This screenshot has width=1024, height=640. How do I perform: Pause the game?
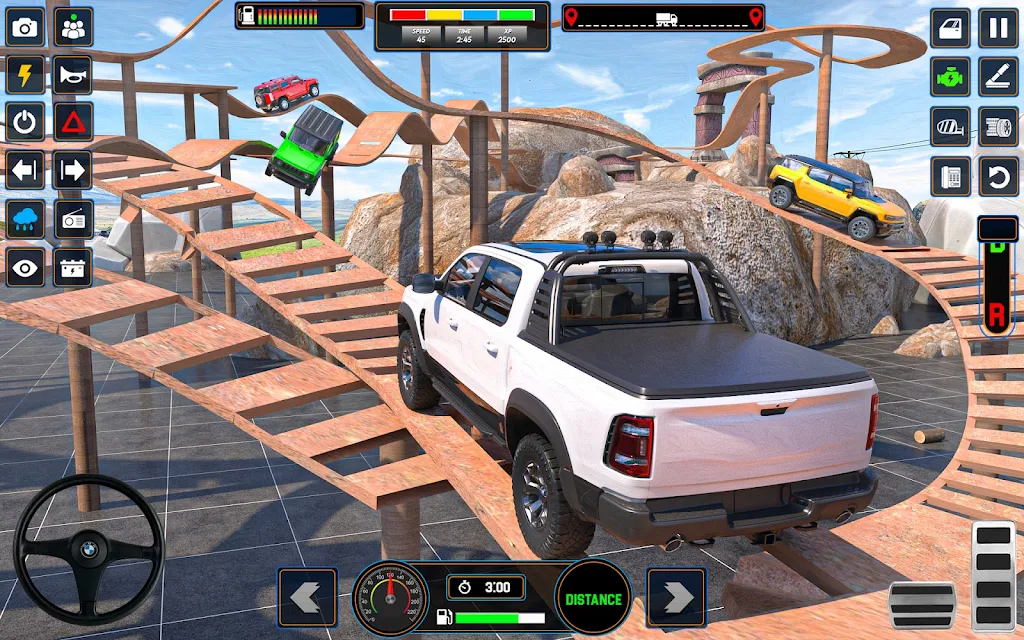(x=998, y=27)
